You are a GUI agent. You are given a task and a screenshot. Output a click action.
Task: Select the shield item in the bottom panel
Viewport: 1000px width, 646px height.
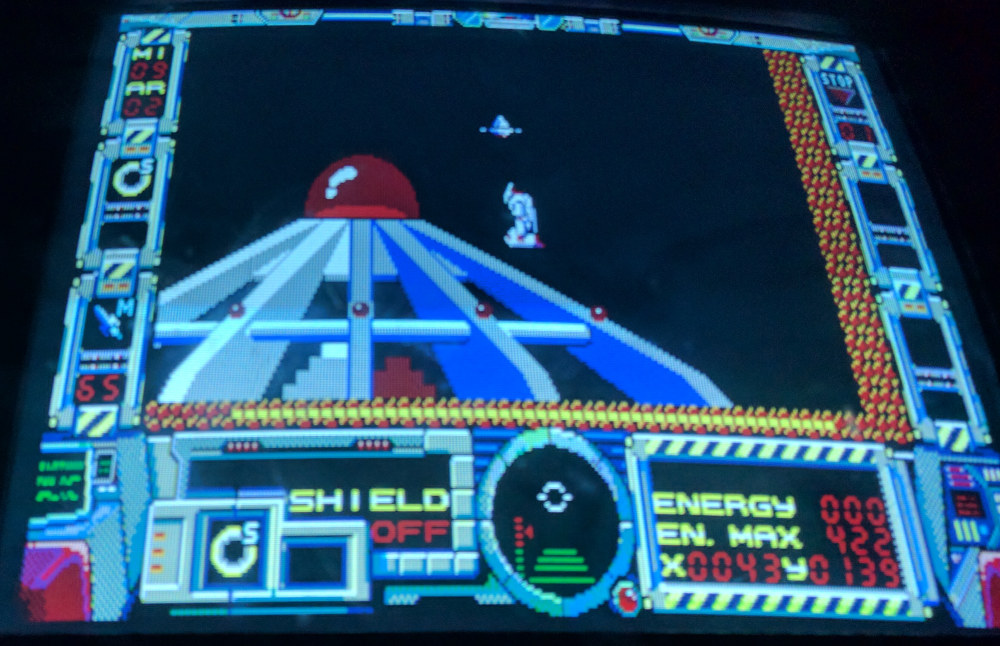(232, 549)
